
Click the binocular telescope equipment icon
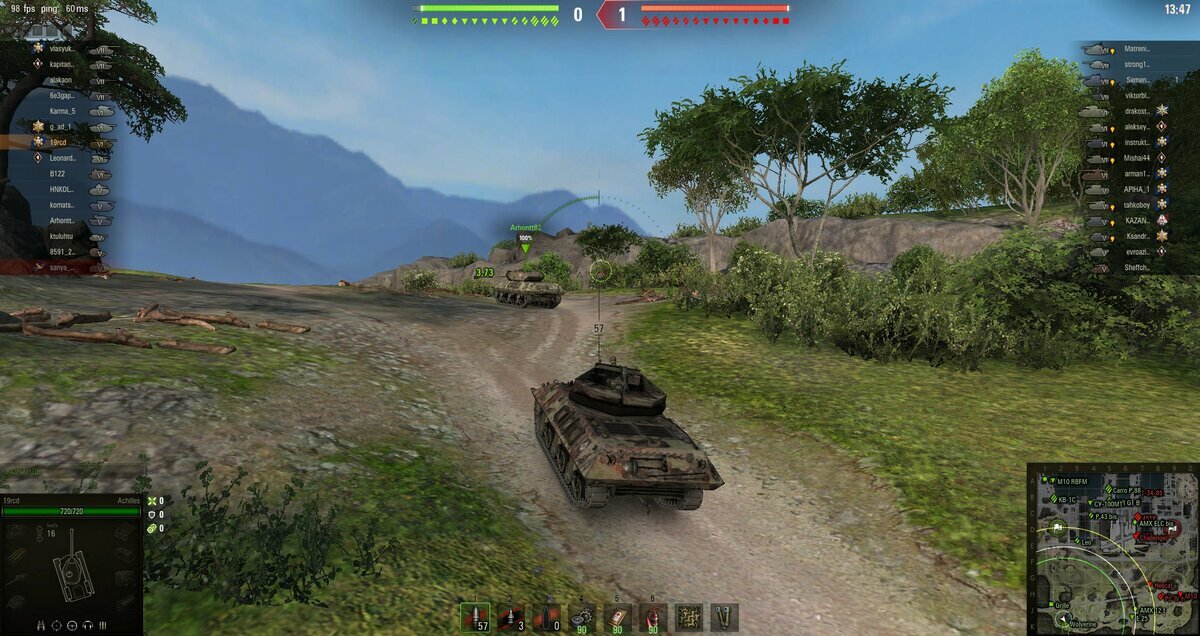(x=724, y=617)
